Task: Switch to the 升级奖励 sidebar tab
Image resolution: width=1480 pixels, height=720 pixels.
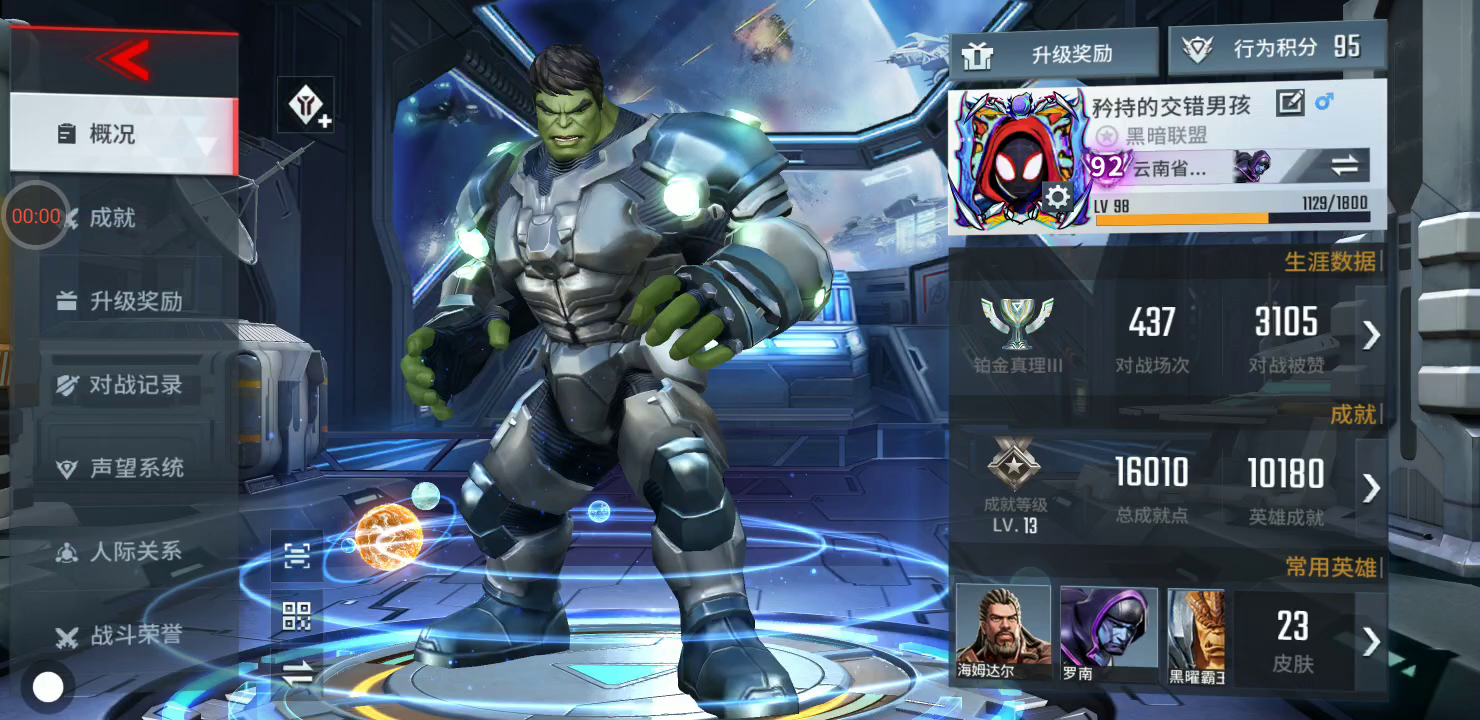Action: tap(135, 301)
